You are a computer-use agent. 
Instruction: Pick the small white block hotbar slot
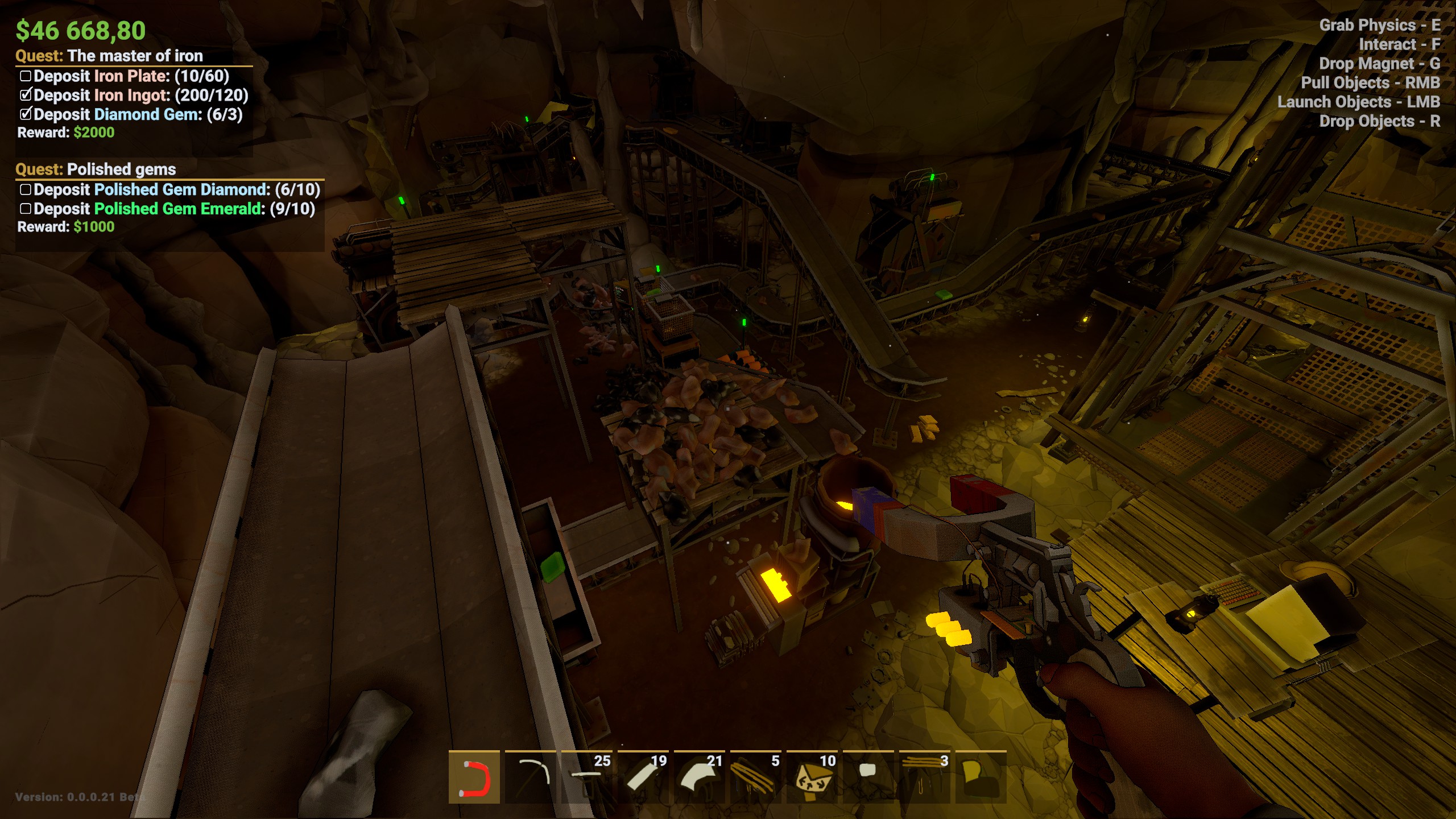[x=868, y=777]
